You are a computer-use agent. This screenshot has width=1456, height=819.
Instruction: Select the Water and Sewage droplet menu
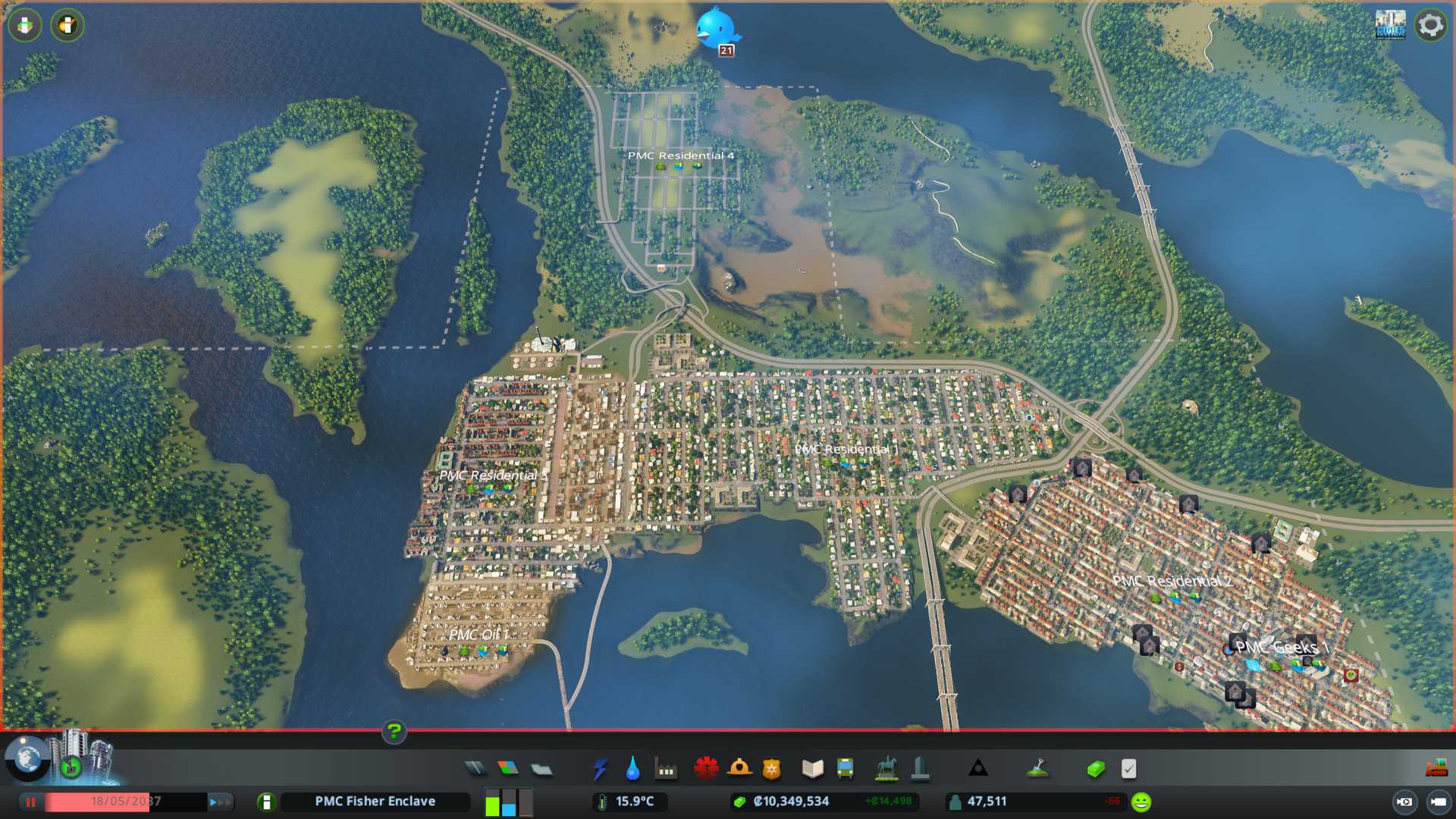[x=632, y=769]
